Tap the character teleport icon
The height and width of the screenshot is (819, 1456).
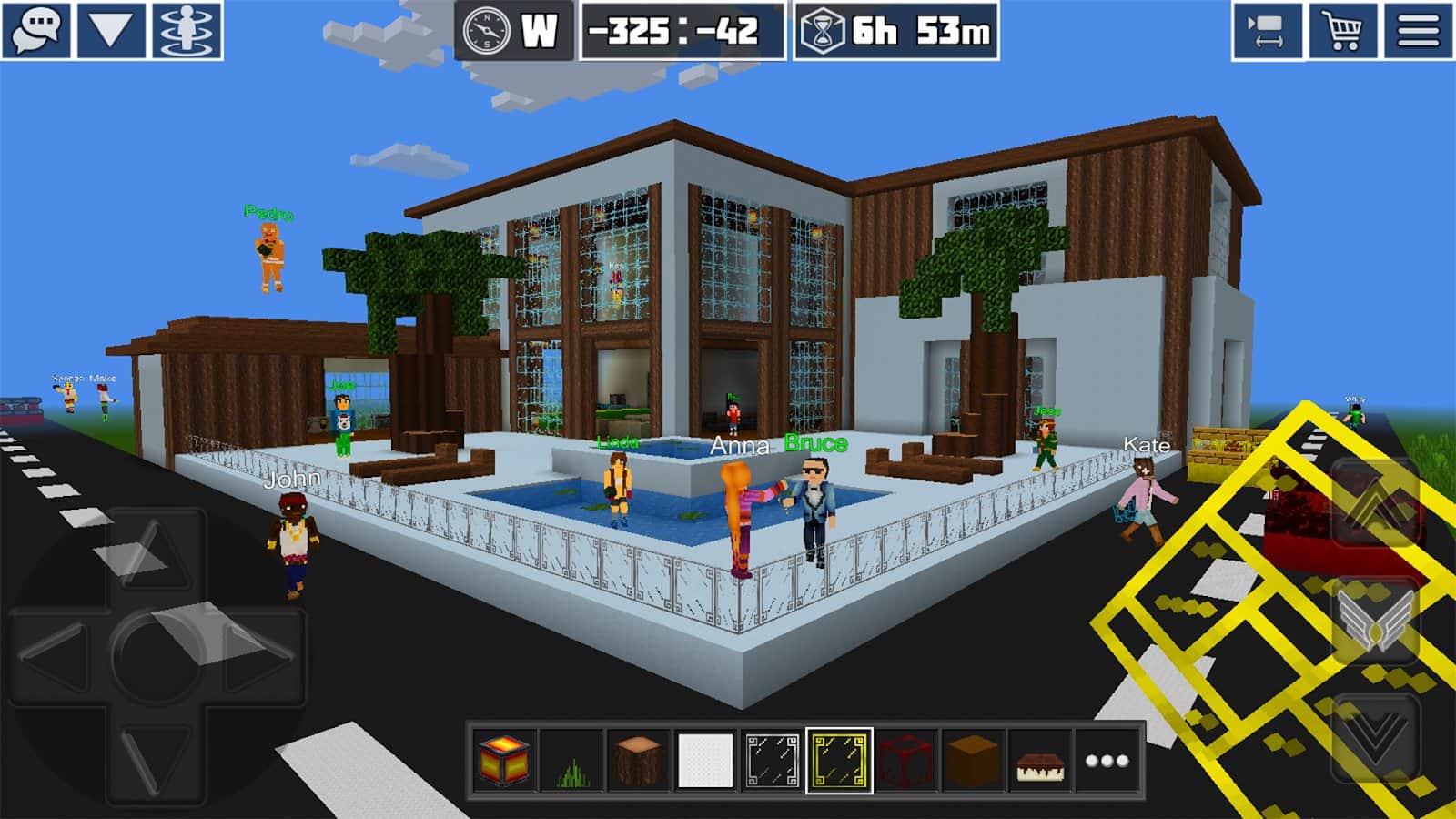tap(187, 31)
